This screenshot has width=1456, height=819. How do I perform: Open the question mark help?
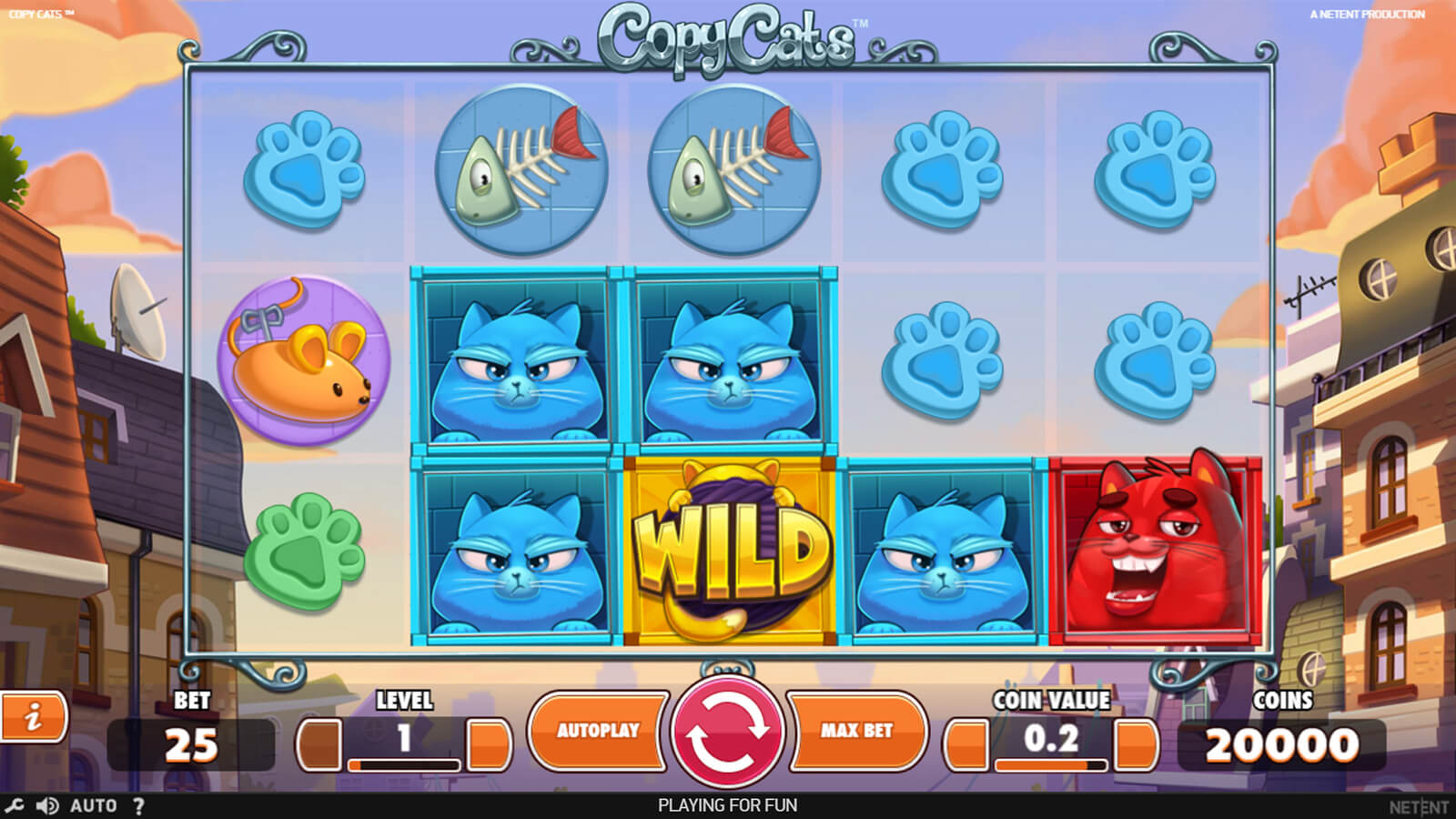(x=138, y=805)
